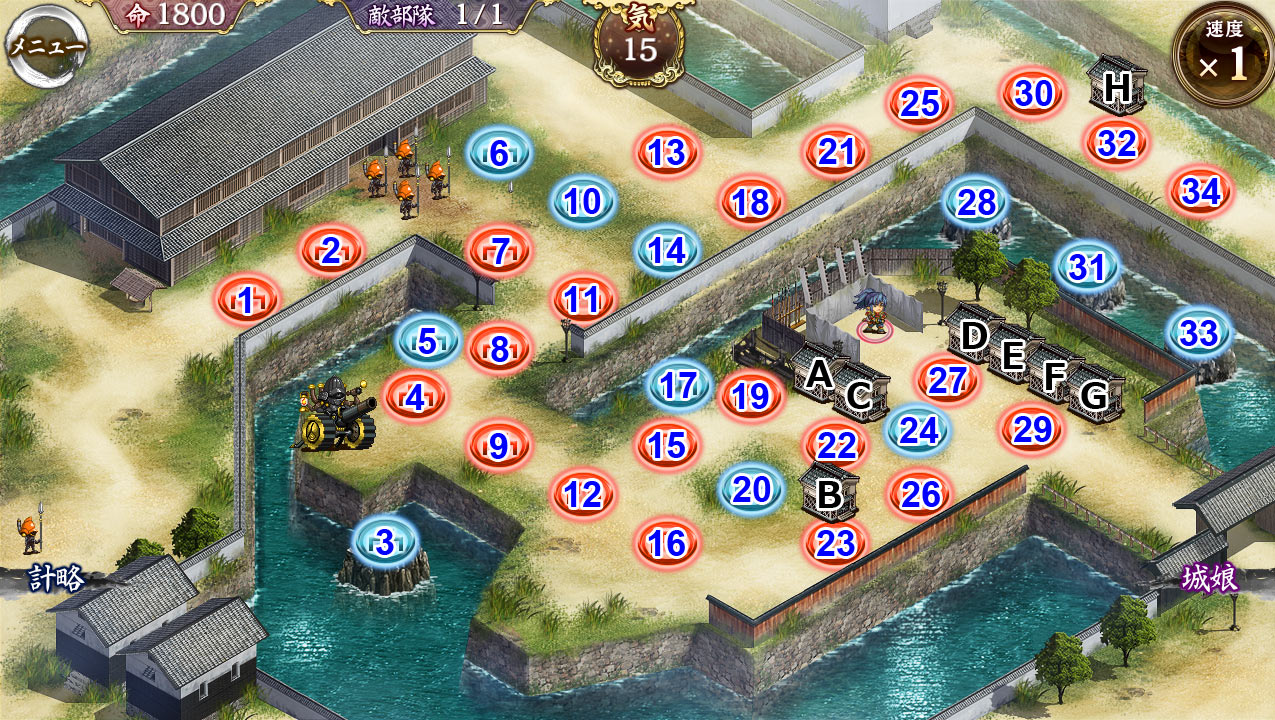This screenshot has height=720, width=1275.
Task: Open the 計略 stratagem panel
Action: click(x=55, y=578)
